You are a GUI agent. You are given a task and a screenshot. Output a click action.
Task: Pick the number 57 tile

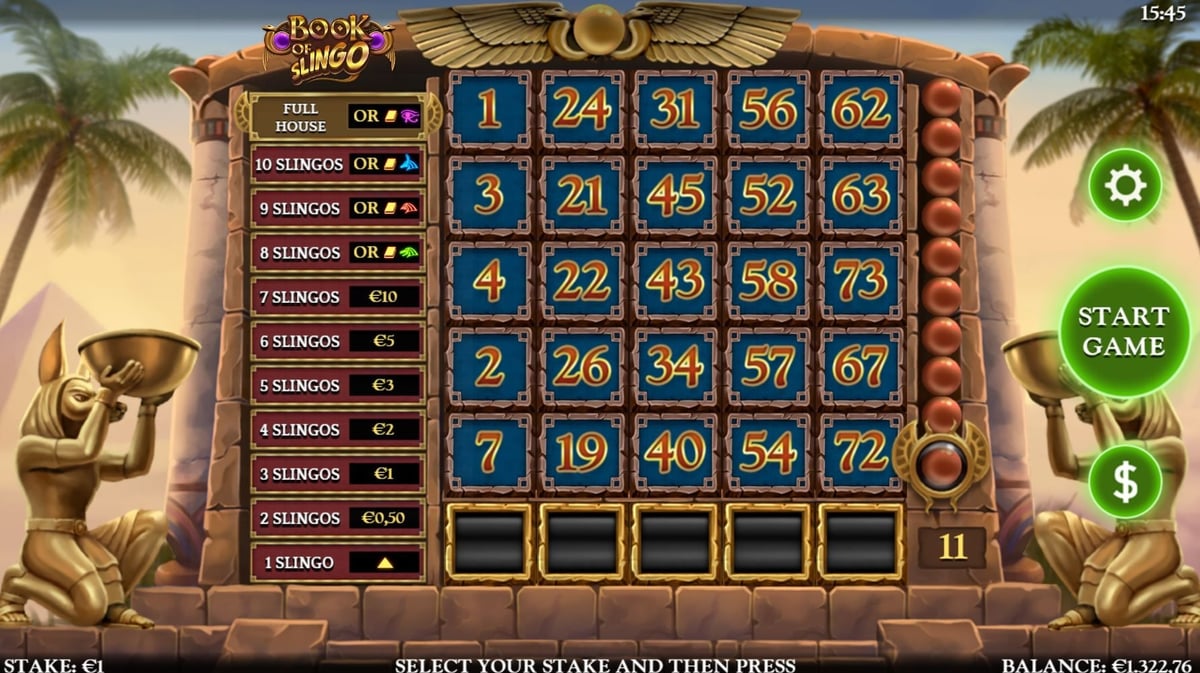point(768,367)
